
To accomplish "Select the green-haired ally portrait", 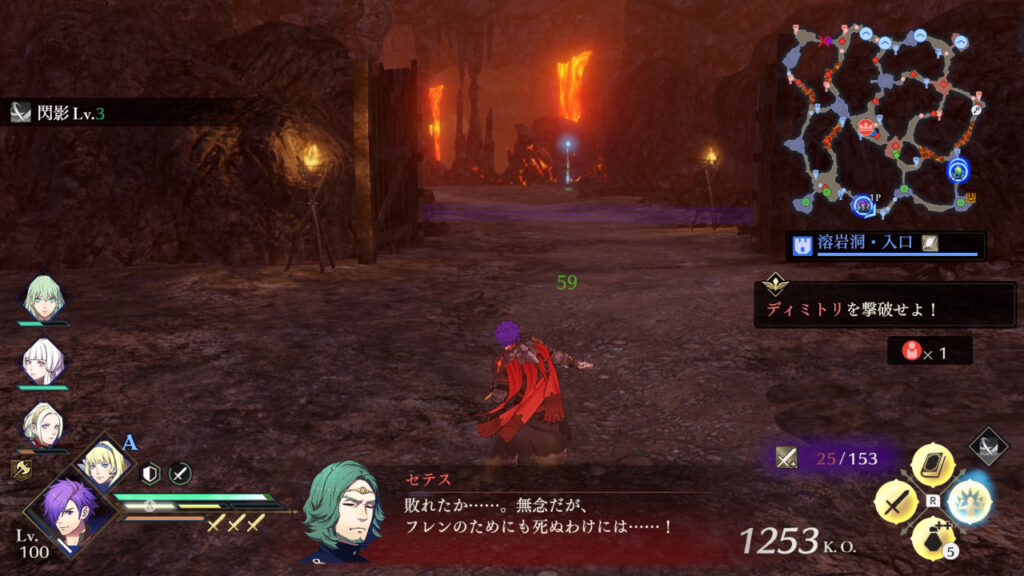I will click(x=42, y=296).
